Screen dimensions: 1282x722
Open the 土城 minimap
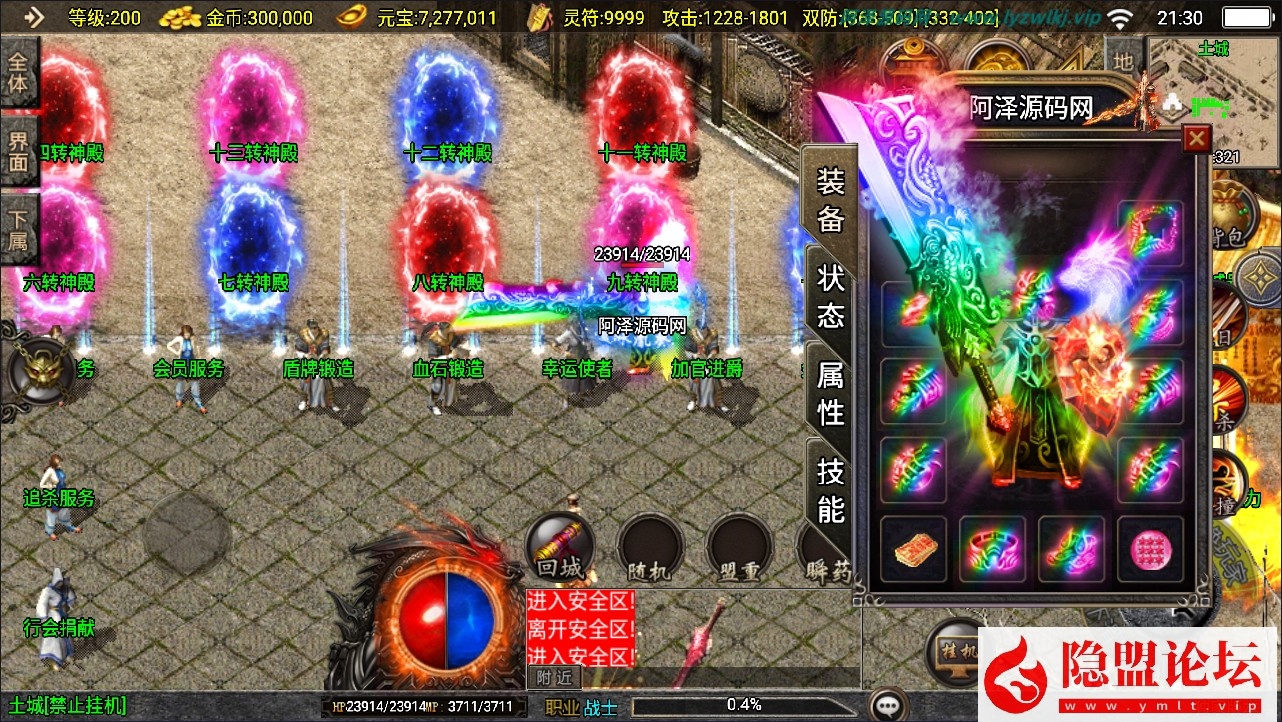pos(1213,85)
